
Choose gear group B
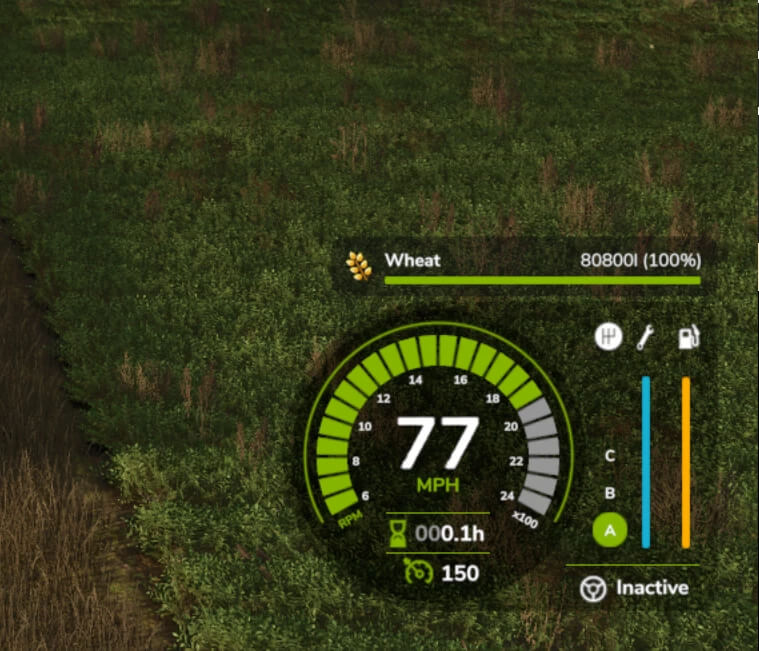click(610, 493)
